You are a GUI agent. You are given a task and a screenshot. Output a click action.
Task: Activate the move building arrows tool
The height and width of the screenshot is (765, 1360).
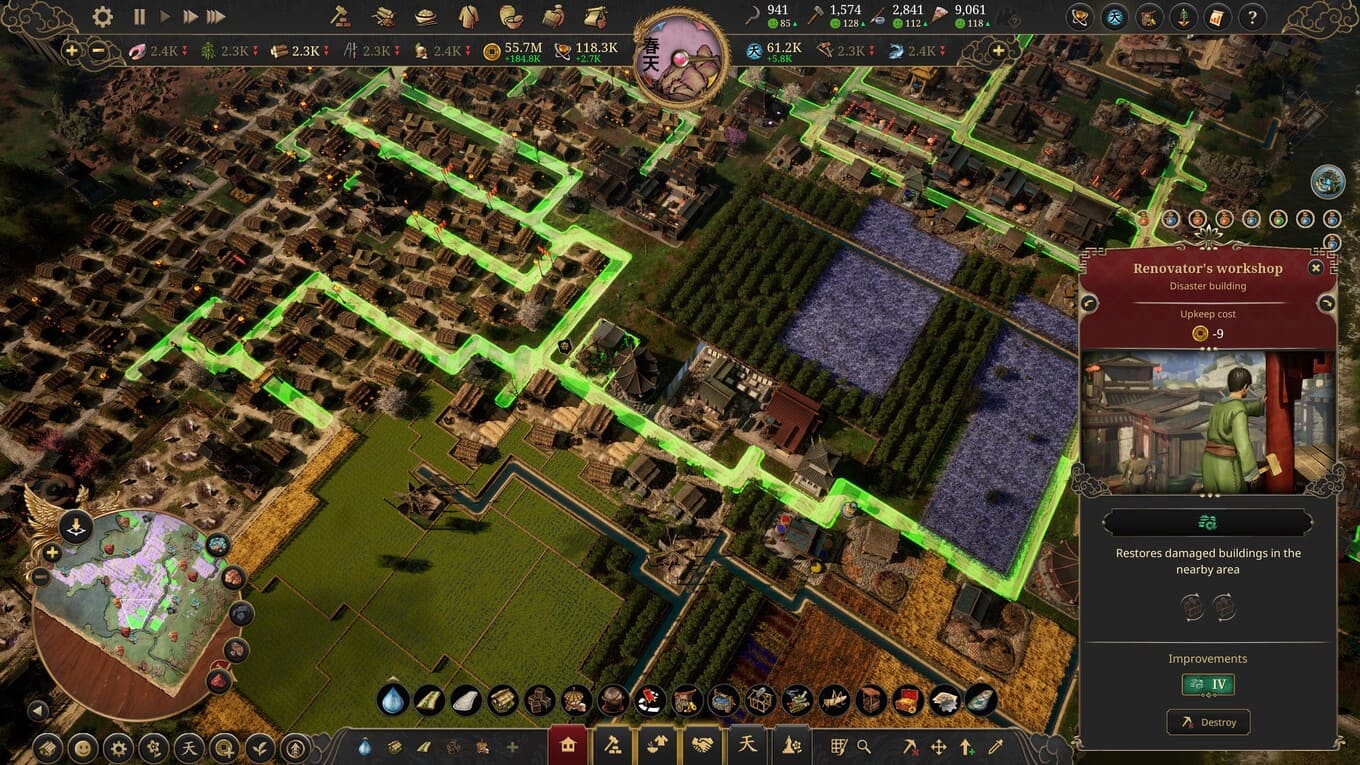click(939, 746)
